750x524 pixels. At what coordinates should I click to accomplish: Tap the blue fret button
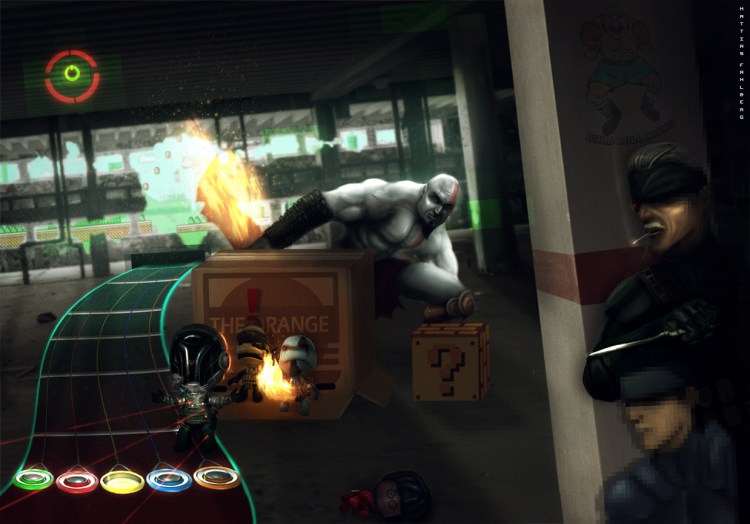[x=168, y=480]
